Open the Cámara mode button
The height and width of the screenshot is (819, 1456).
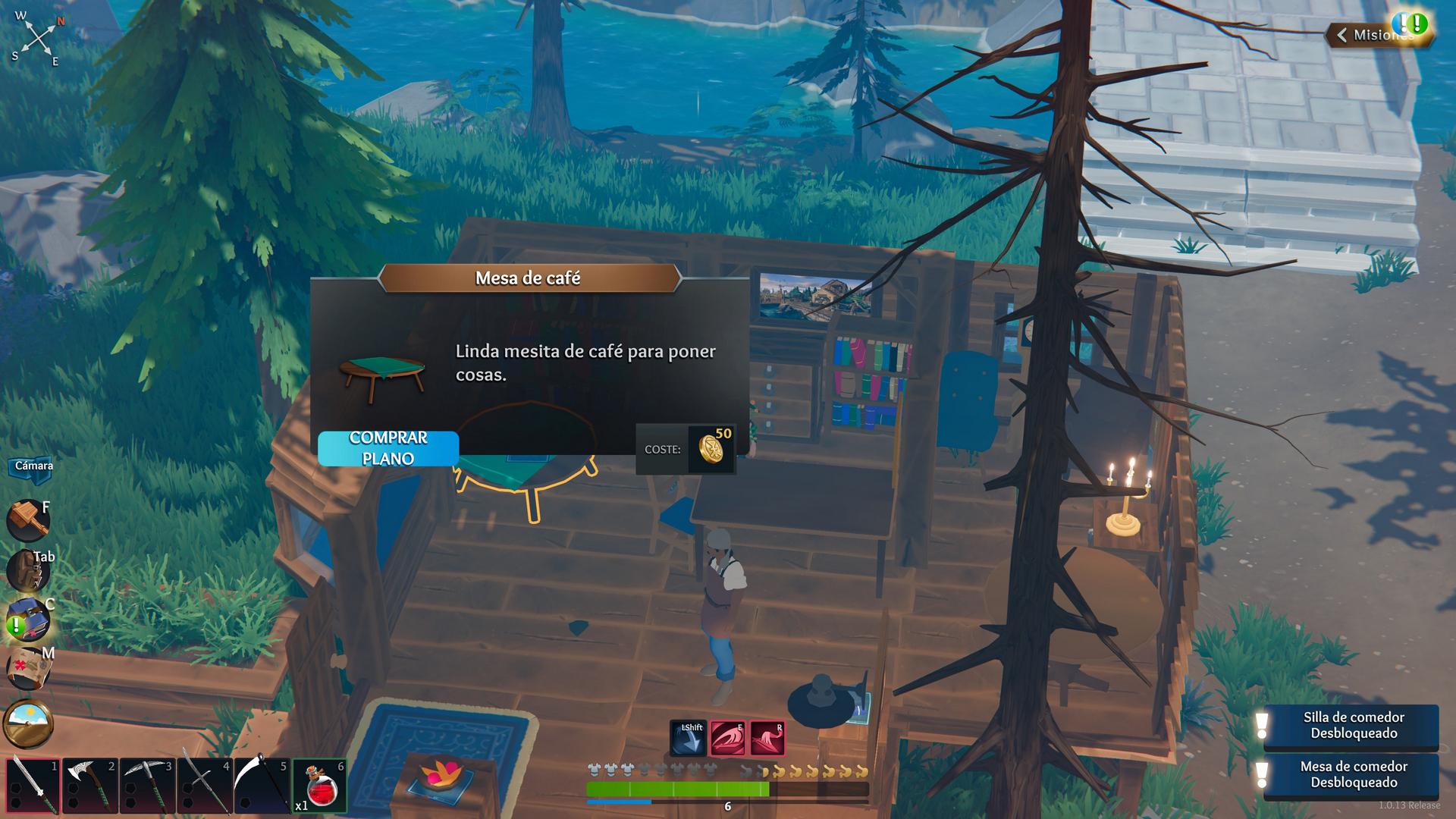click(33, 466)
